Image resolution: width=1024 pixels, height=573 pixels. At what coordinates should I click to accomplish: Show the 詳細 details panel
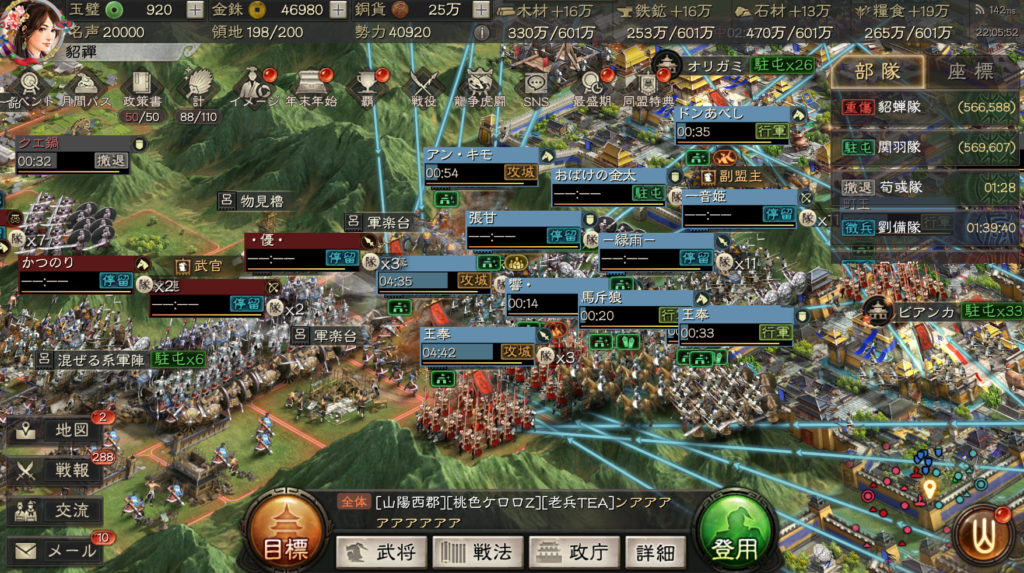coord(656,551)
